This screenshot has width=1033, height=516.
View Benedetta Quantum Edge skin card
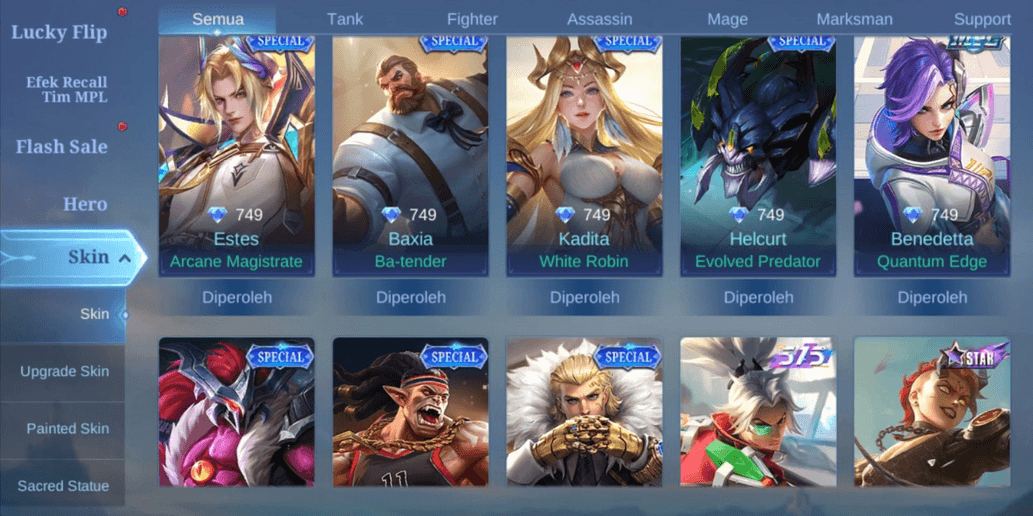[x=932, y=155]
